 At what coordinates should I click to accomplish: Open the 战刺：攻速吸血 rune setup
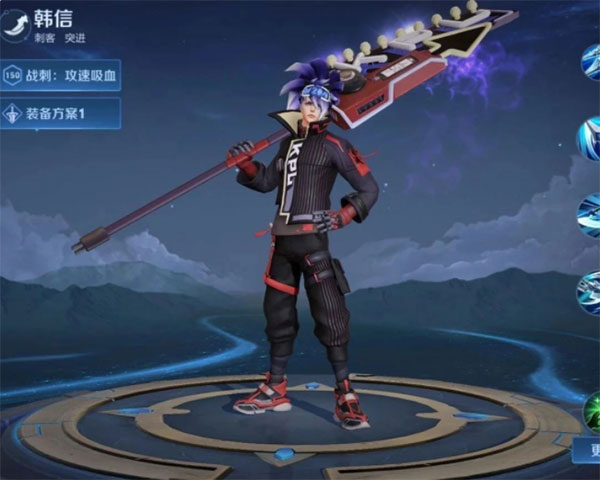point(60,75)
